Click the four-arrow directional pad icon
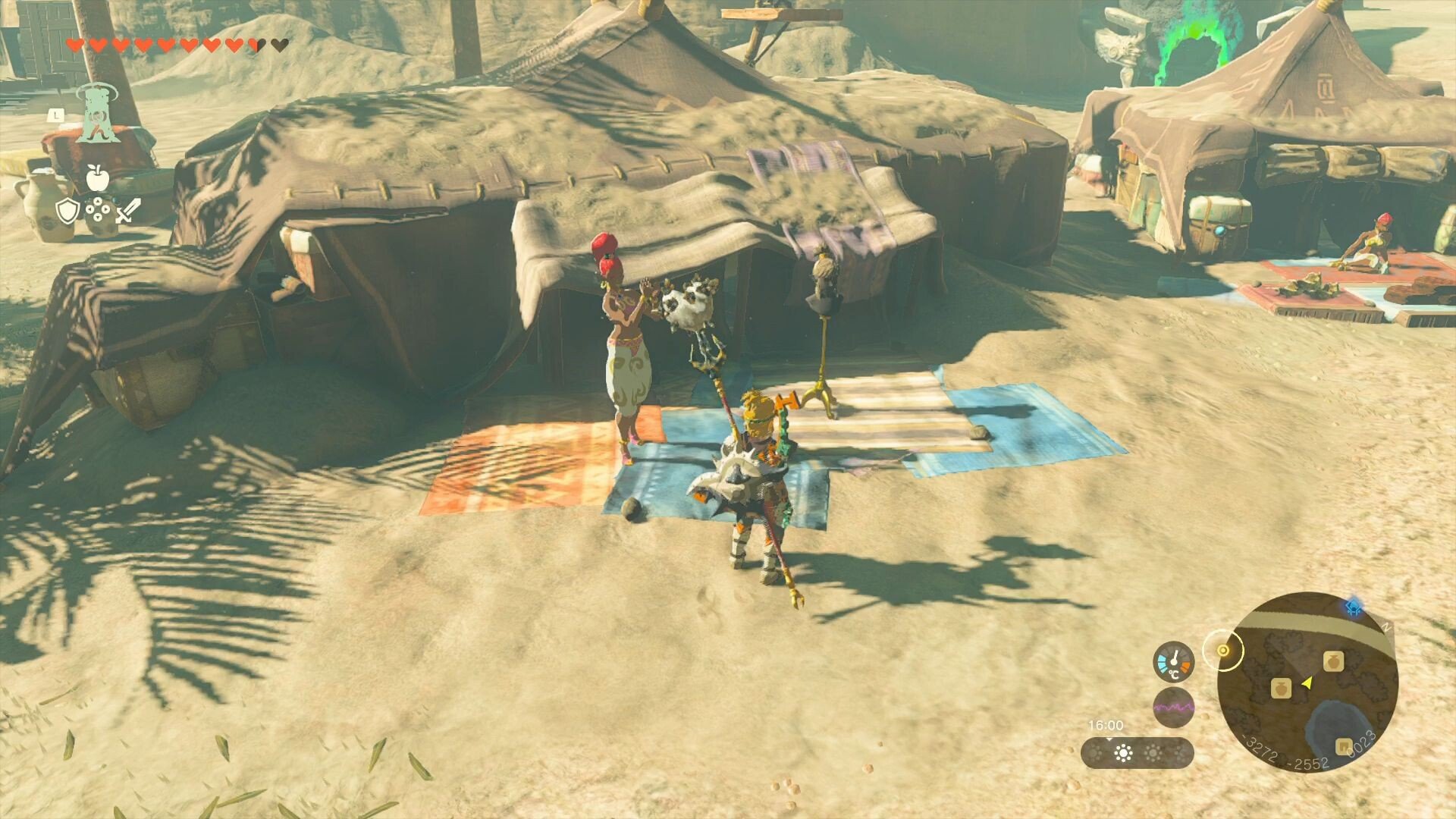Screen dimensions: 1456x819 tap(98, 210)
